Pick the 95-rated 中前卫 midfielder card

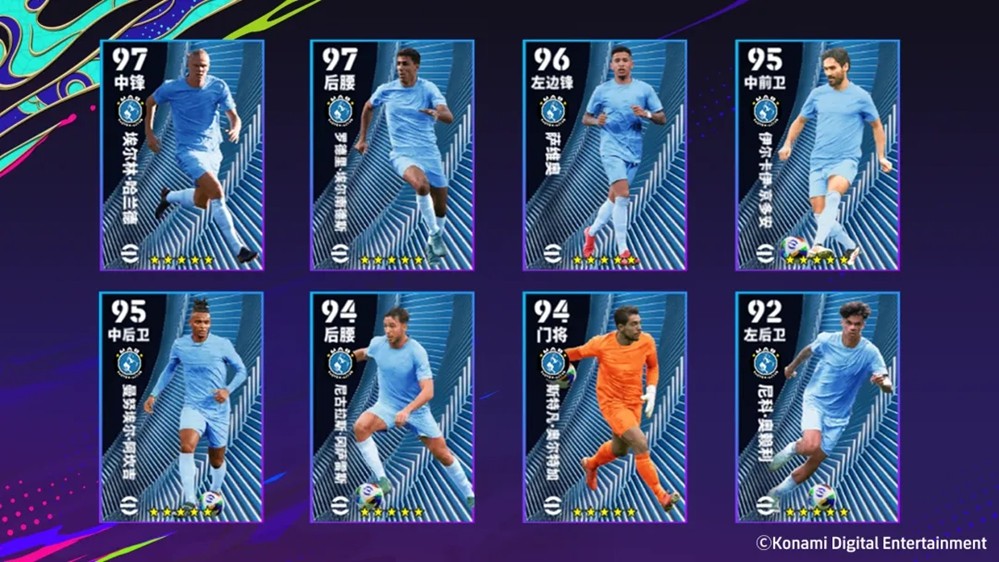pyautogui.click(x=817, y=155)
